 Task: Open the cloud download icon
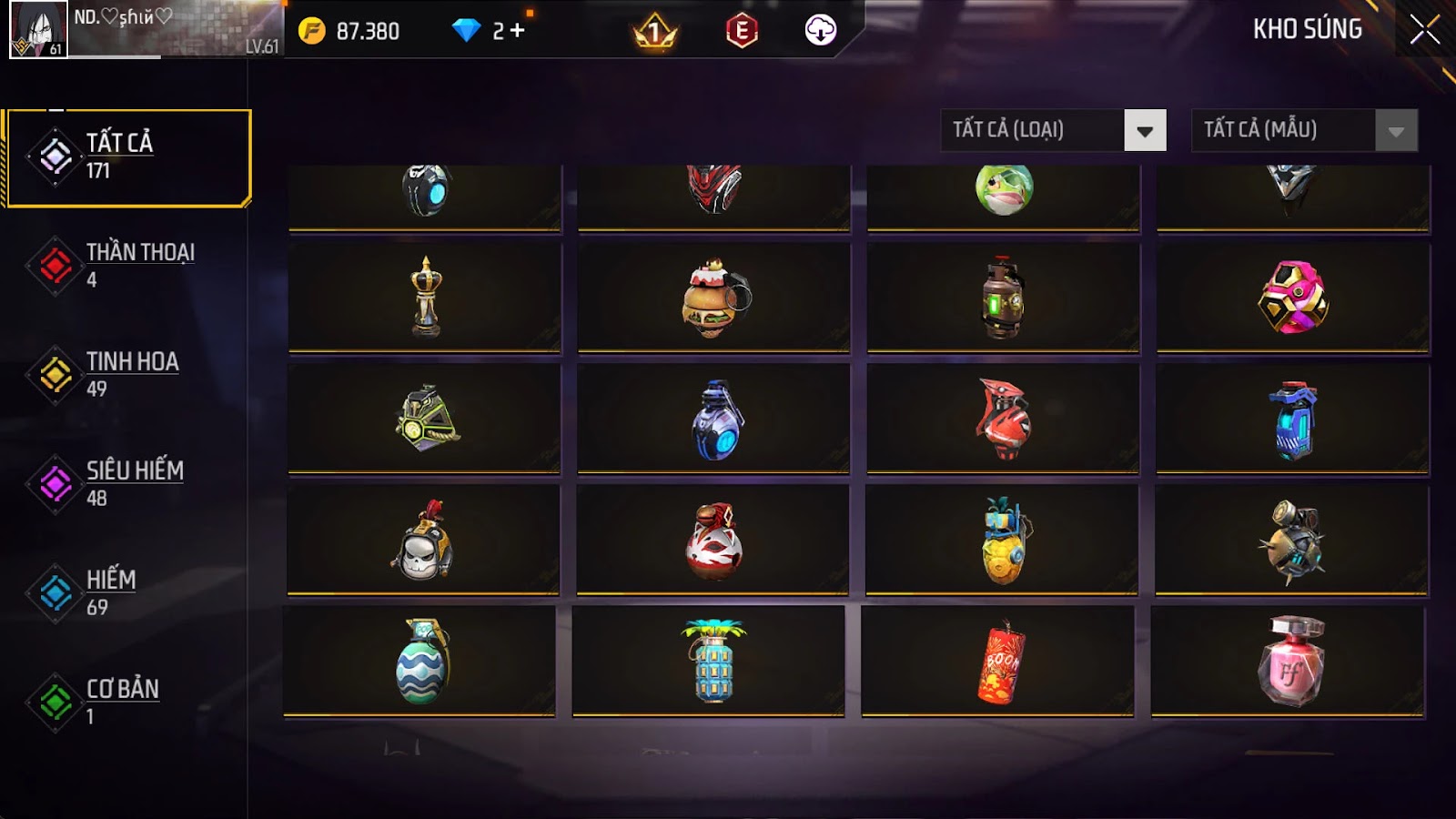(820, 31)
